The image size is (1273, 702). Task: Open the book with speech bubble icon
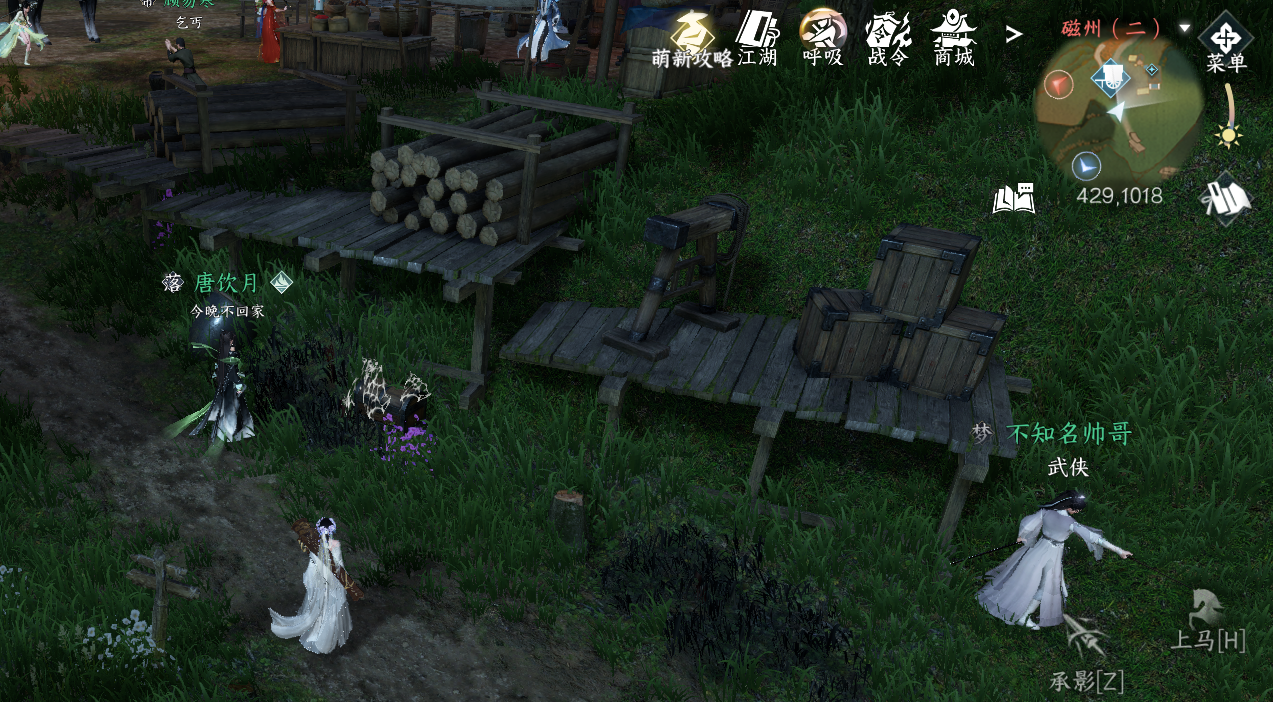click(1012, 197)
